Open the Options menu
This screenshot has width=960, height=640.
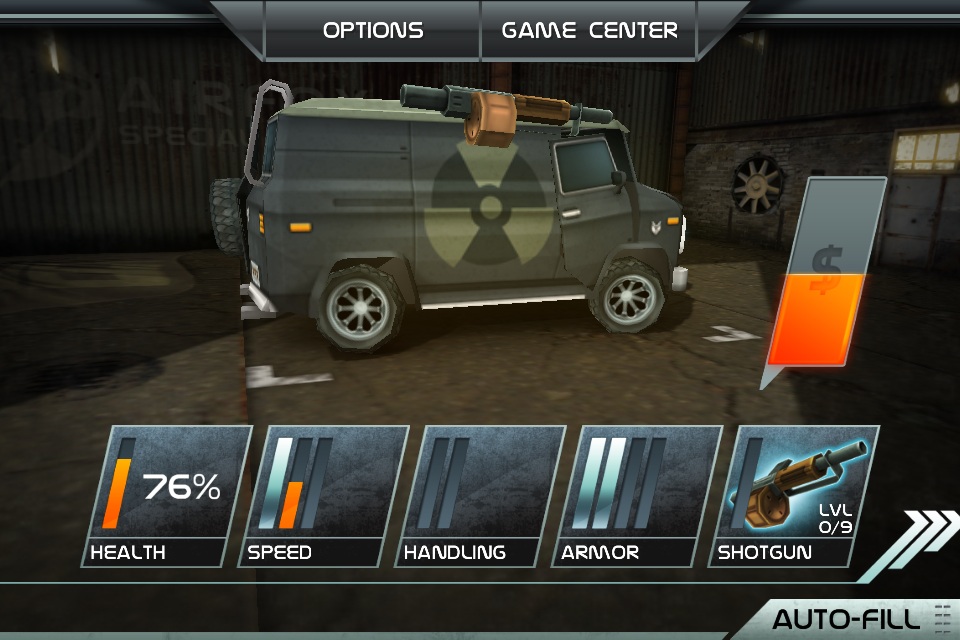point(373,30)
